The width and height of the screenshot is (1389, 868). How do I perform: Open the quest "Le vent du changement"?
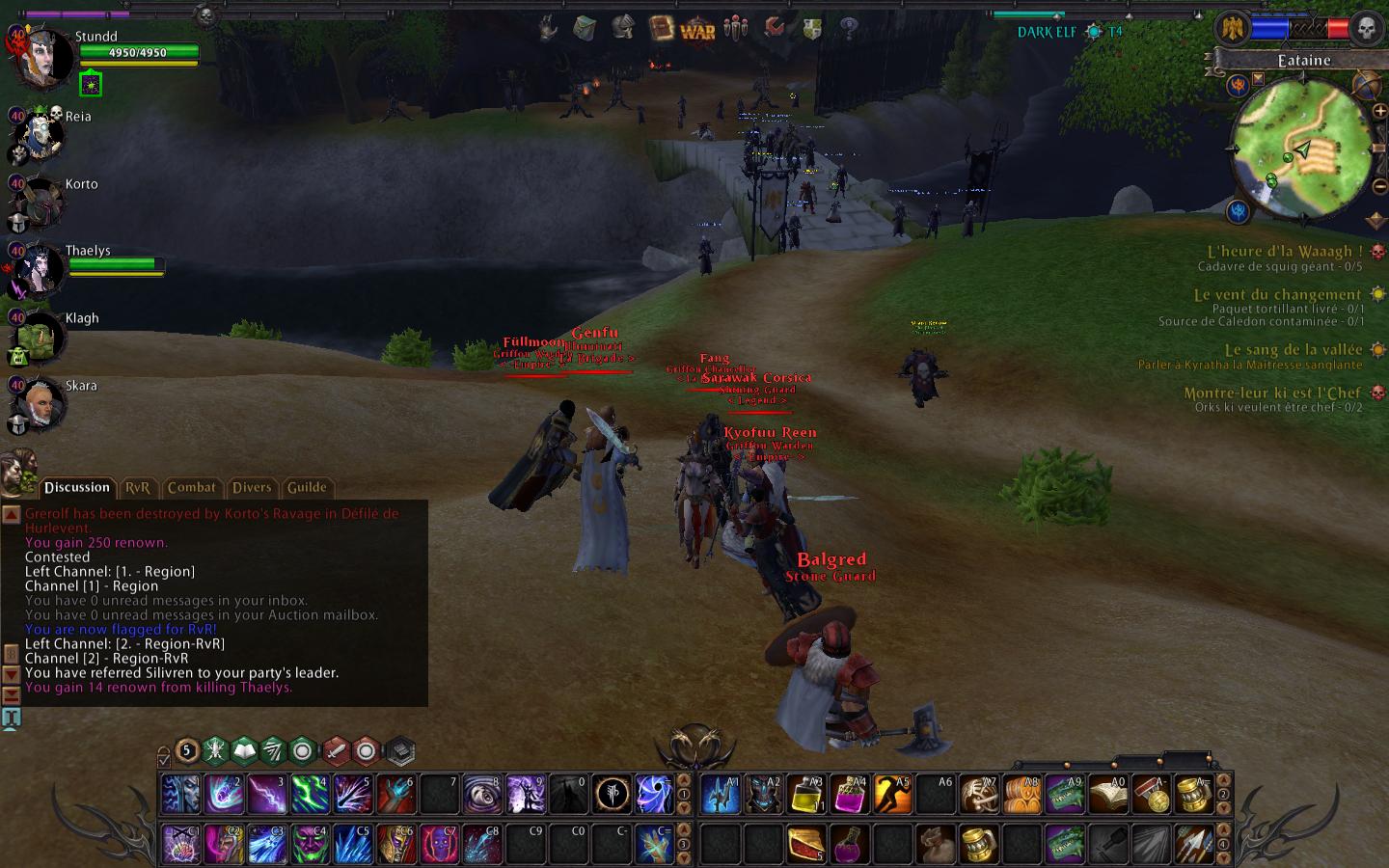1277,295
